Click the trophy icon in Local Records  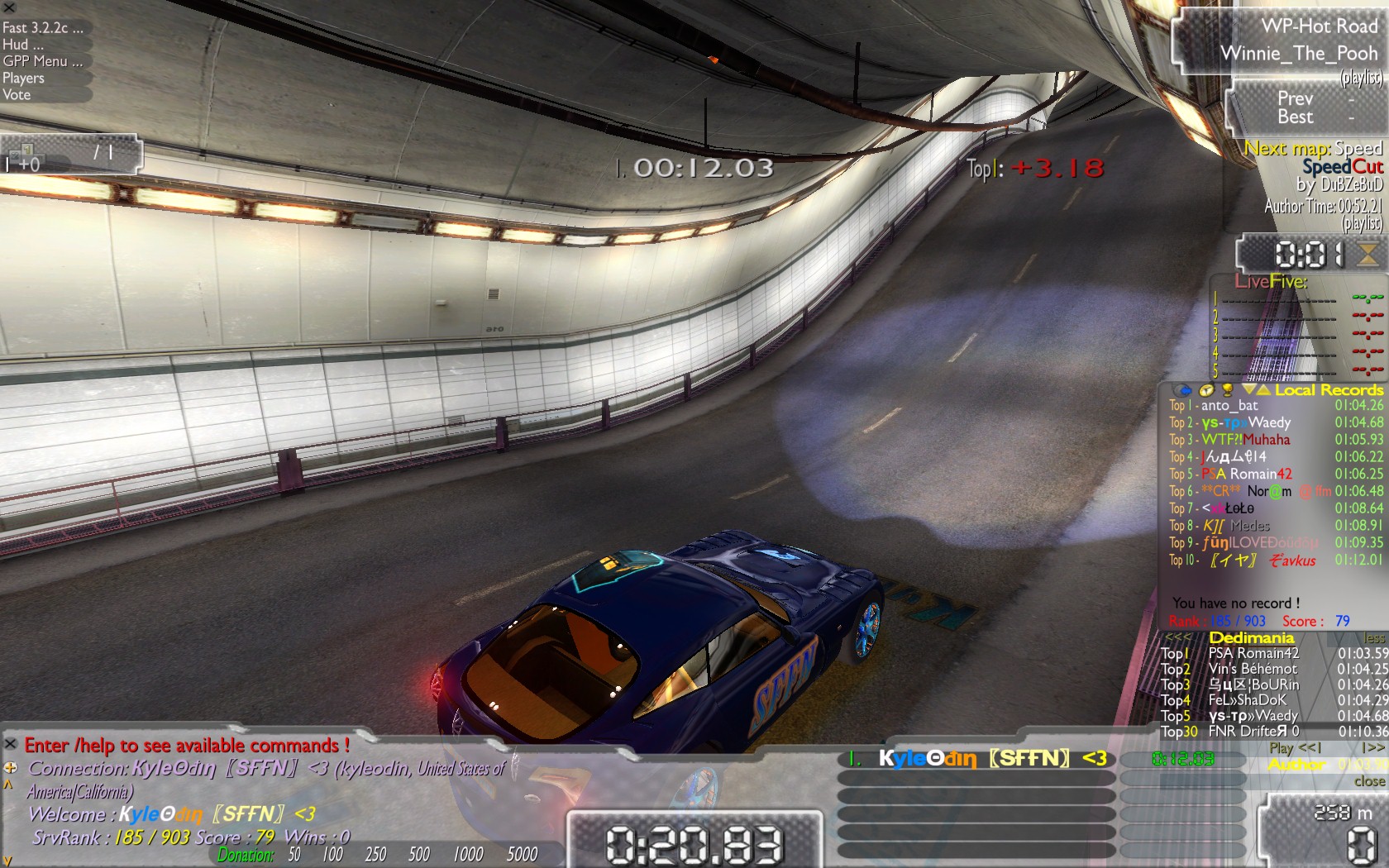pyautogui.click(x=1228, y=390)
